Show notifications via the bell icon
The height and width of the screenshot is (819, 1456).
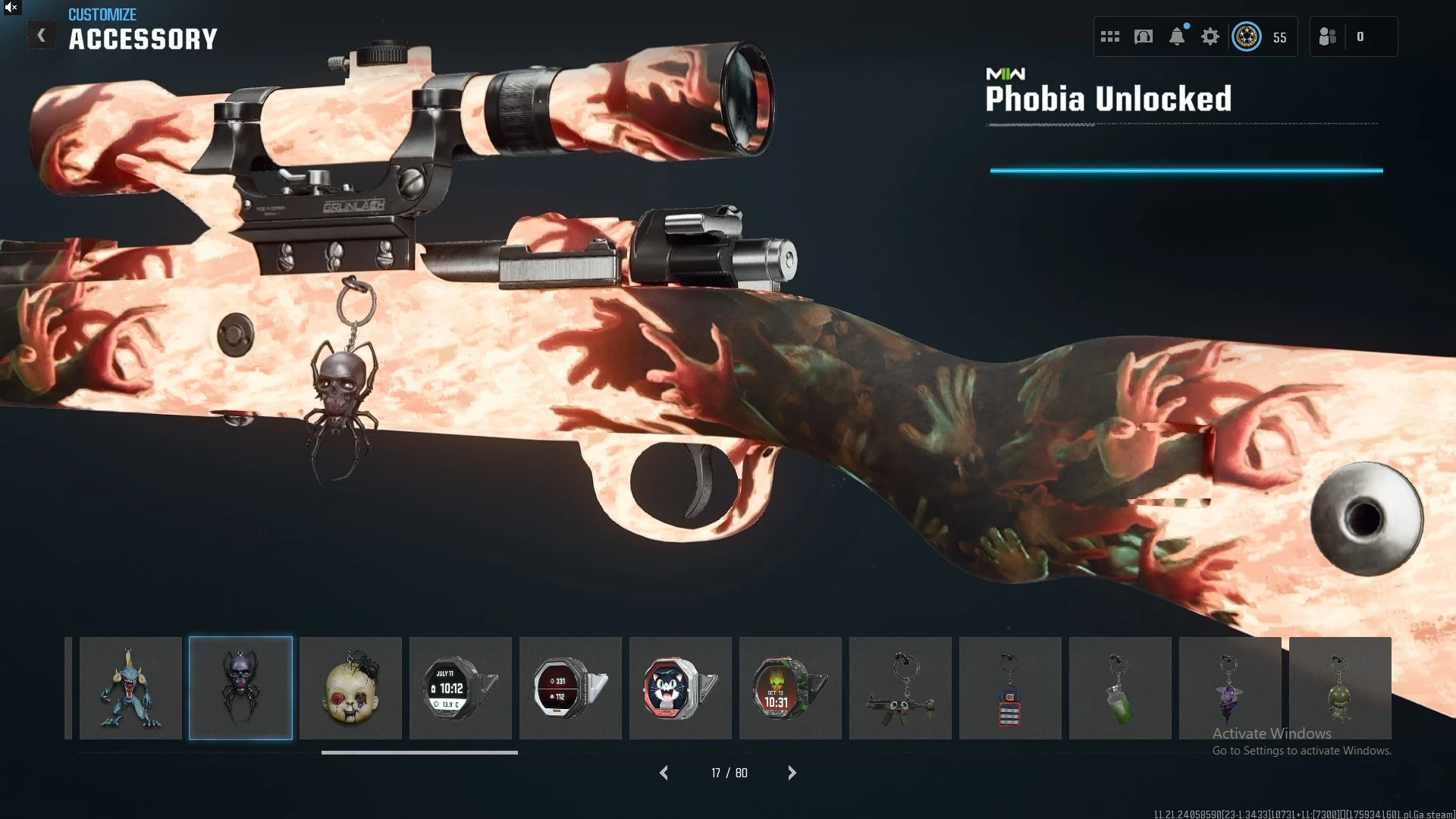pyautogui.click(x=1177, y=36)
